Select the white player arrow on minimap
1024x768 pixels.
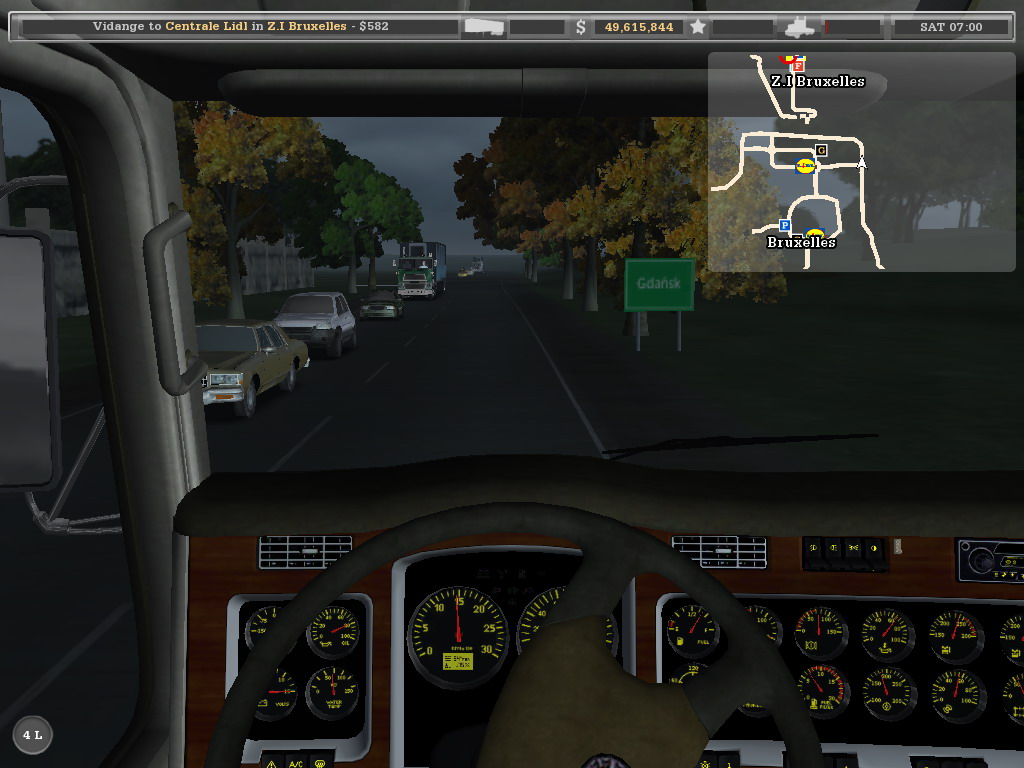pos(861,162)
